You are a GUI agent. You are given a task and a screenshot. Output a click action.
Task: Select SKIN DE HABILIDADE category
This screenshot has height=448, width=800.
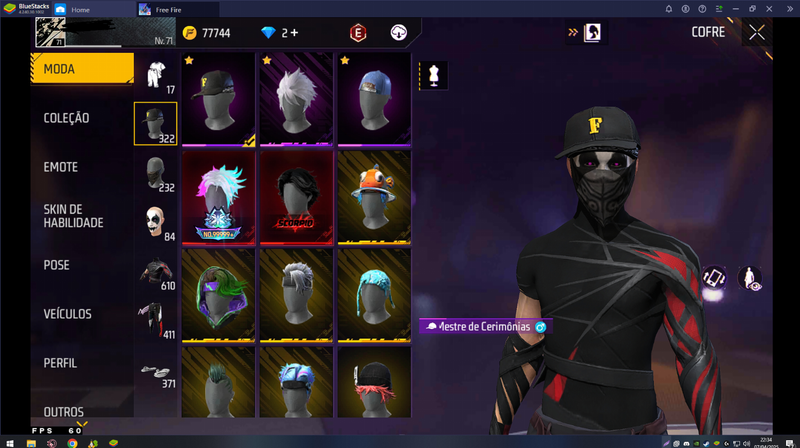[73, 216]
